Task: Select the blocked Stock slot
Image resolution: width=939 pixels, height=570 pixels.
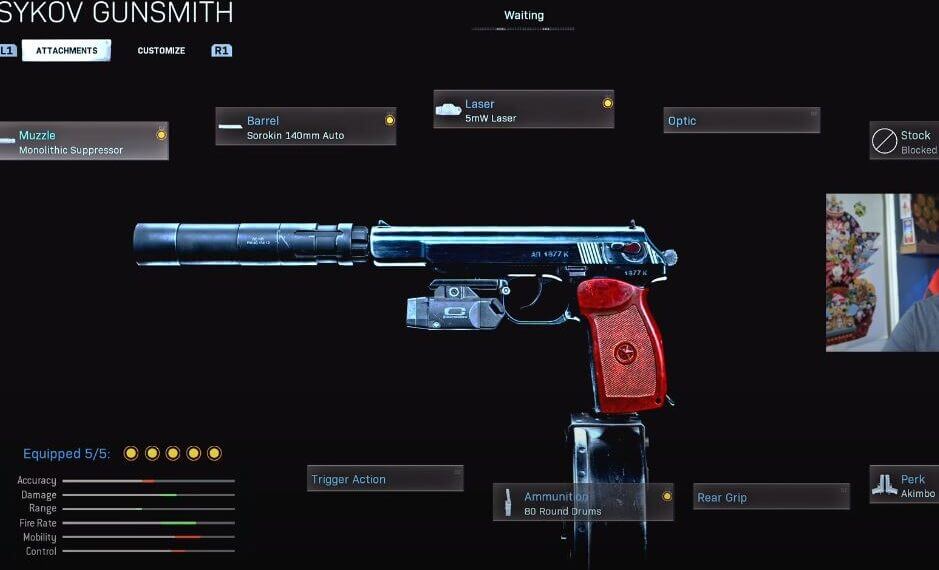Action: coord(904,142)
